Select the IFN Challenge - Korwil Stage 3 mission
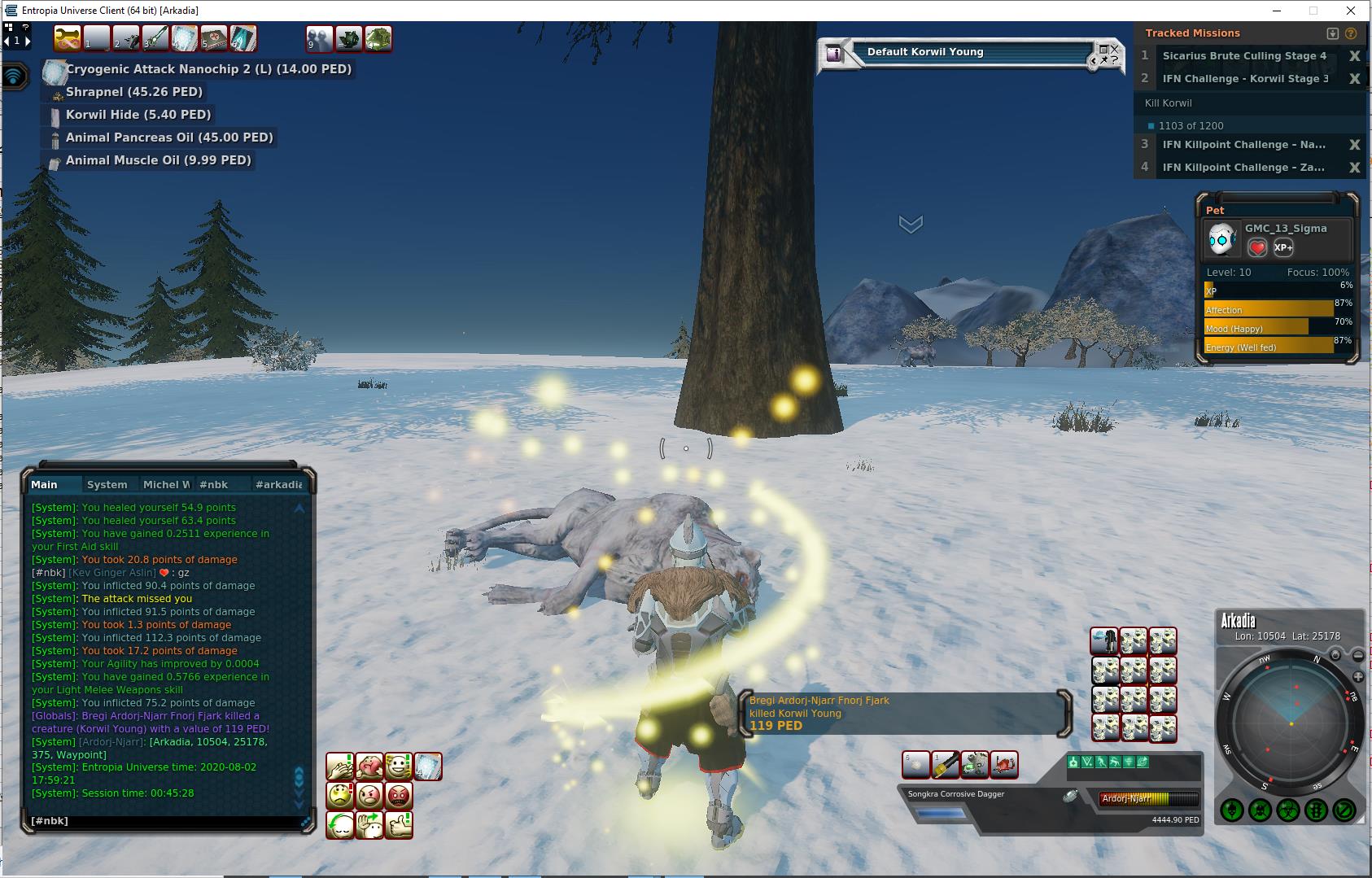1372x878 pixels. point(1245,79)
